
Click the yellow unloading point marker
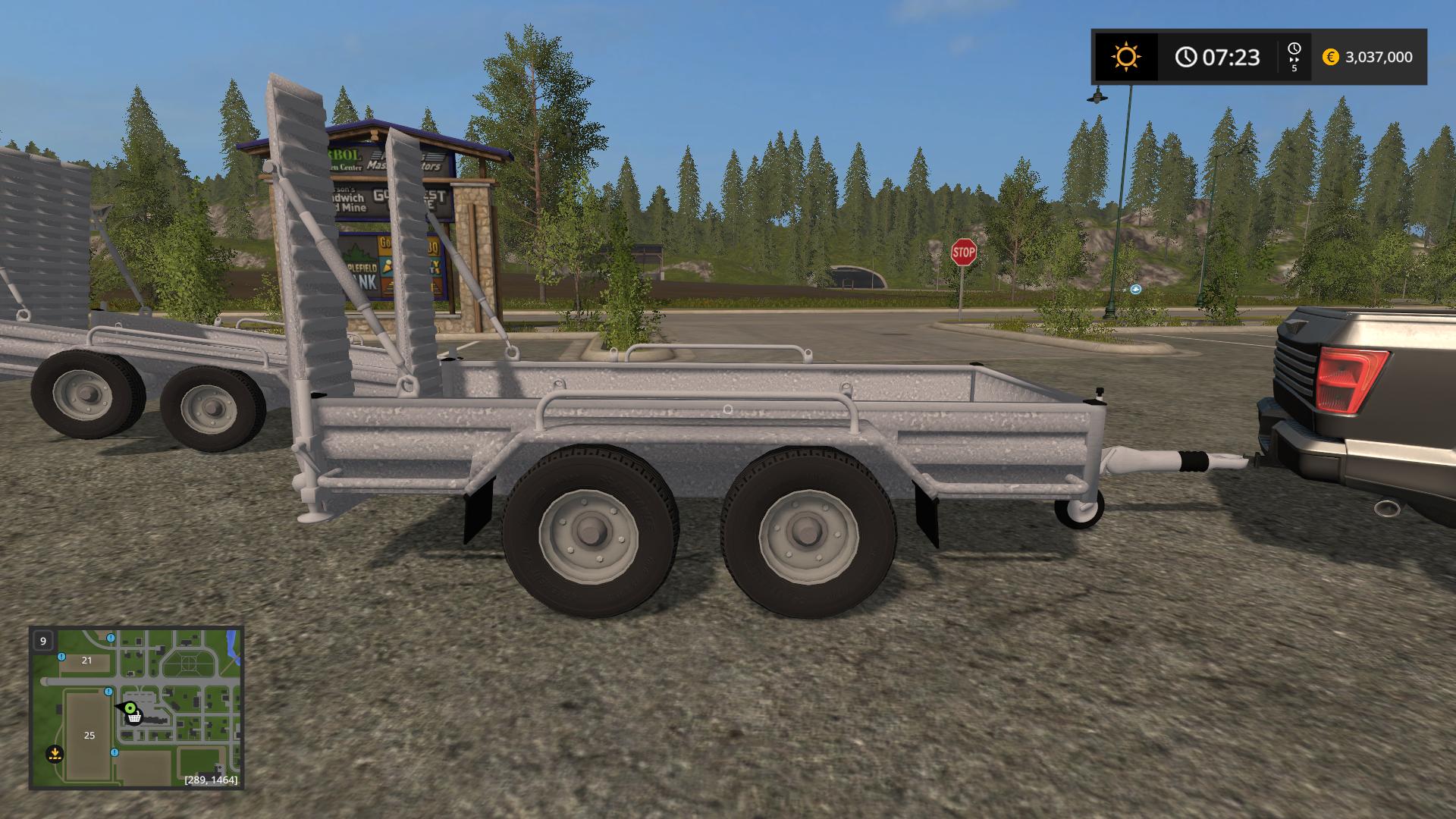coord(54,754)
